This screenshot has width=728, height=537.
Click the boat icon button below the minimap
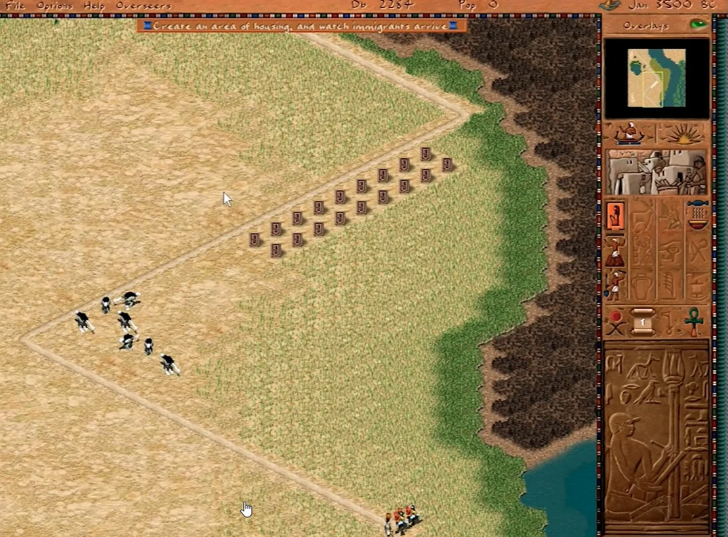pos(629,133)
